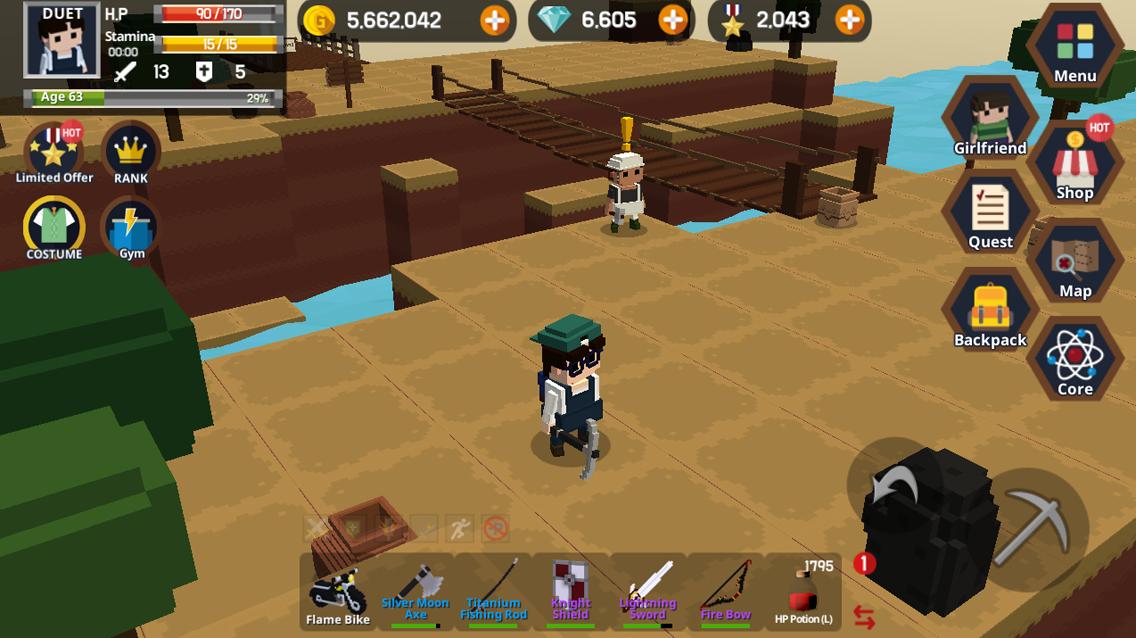The width and height of the screenshot is (1136, 638).
Task: Open the Menu button
Action: (x=1075, y=47)
